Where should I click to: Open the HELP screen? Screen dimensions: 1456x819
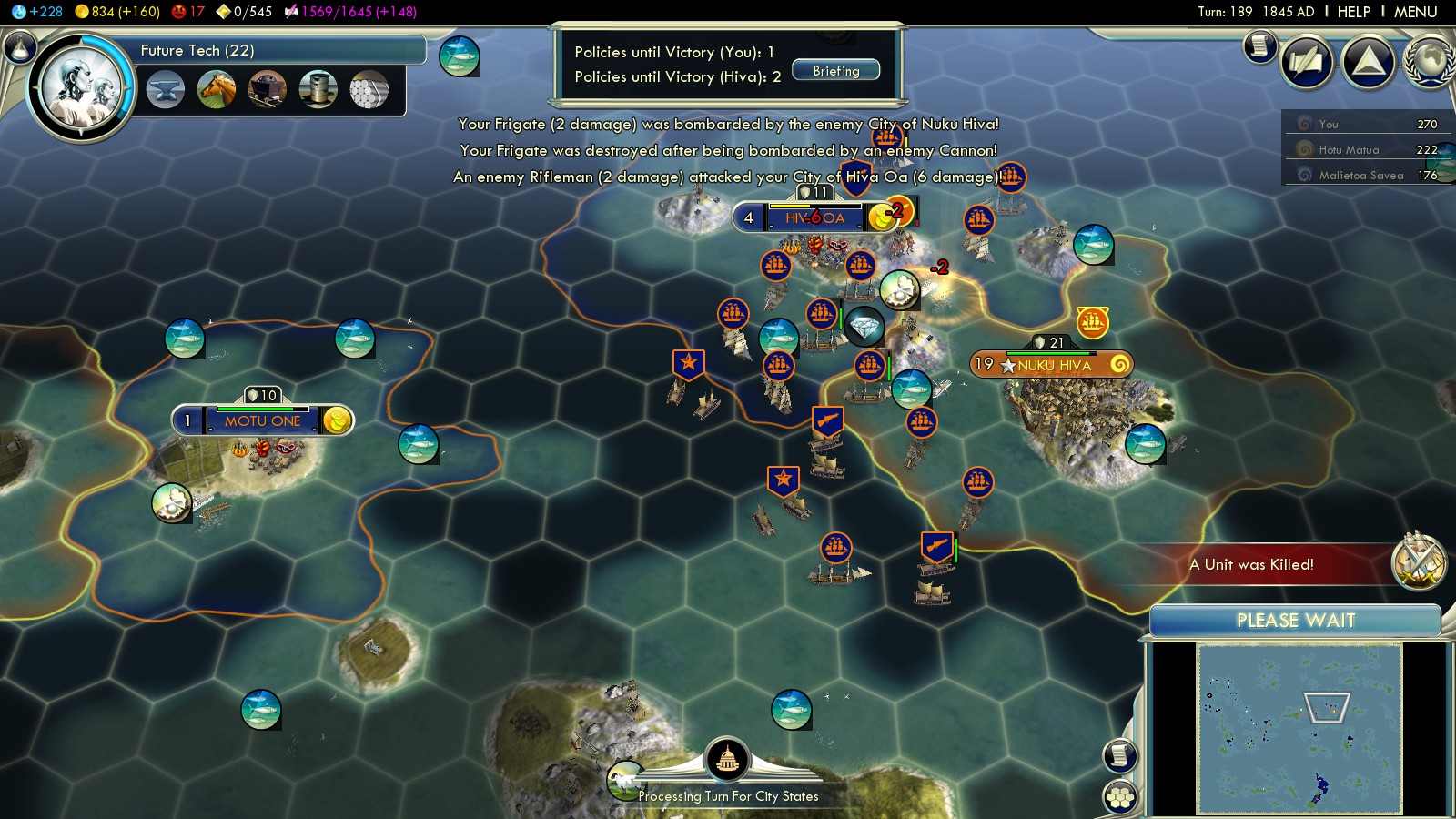[x=1353, y=12]
